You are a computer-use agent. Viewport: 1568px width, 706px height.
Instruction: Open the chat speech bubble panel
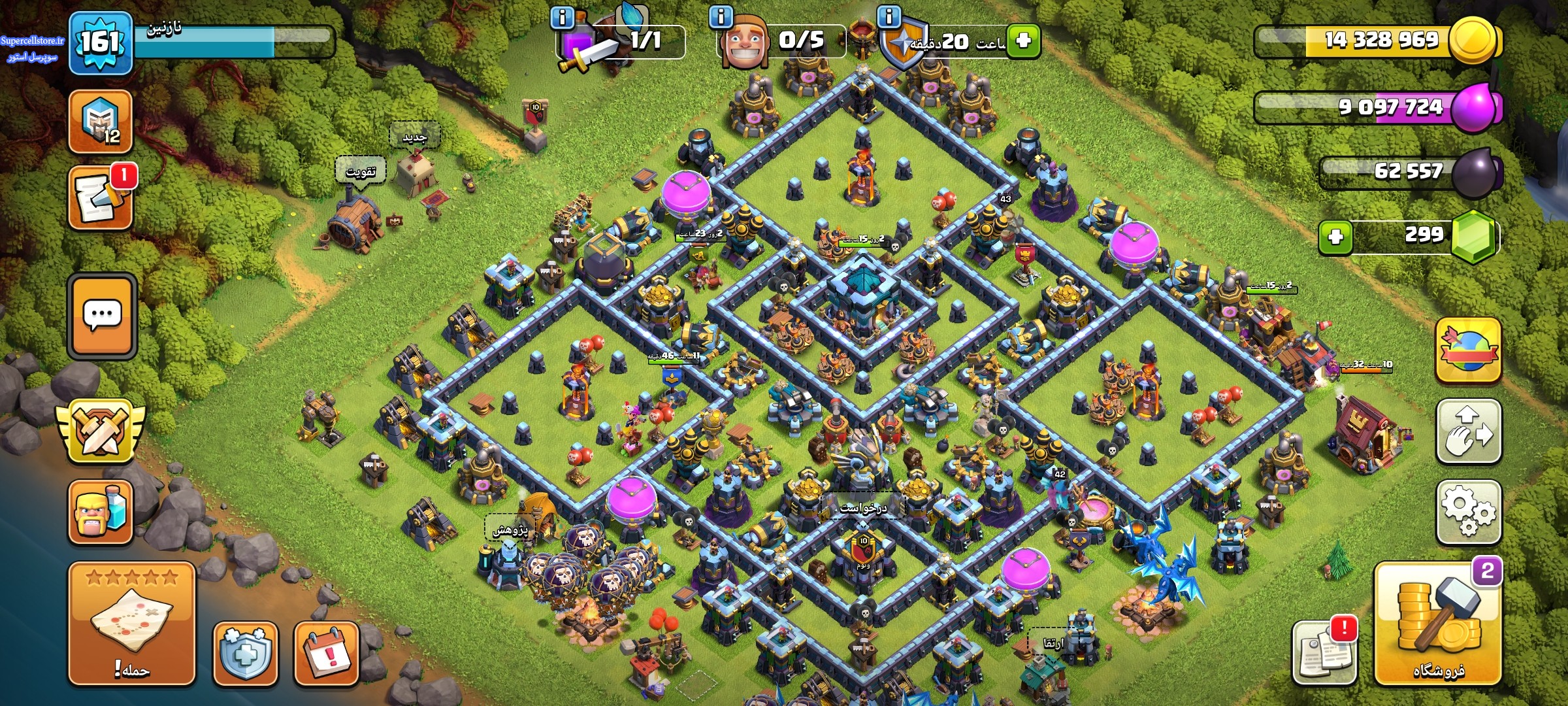102,316
